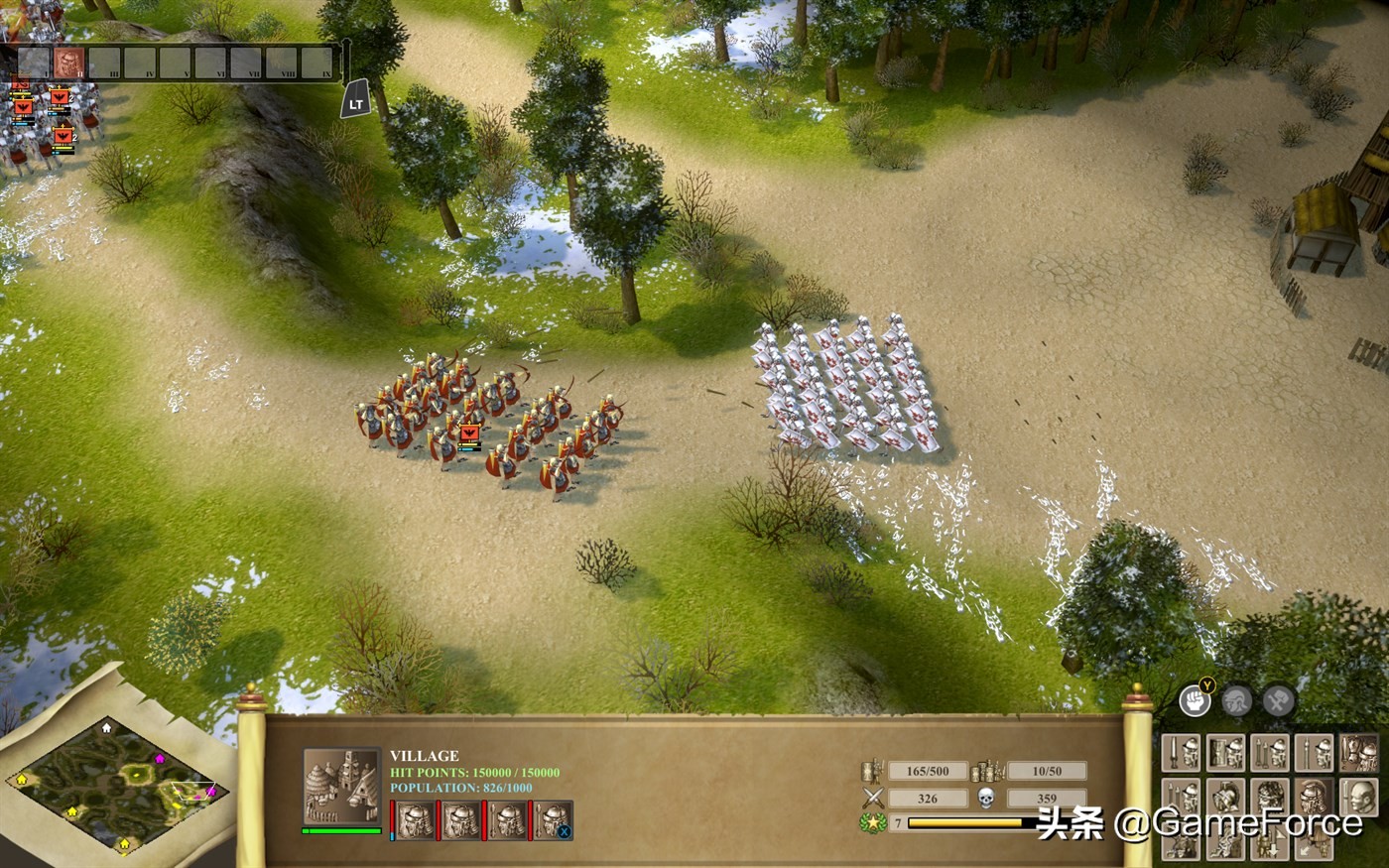Image resolution: width=1389 pixels, height=868 pixels.
Task: Recruit the horse cavalry unit
Action: 1358,754
